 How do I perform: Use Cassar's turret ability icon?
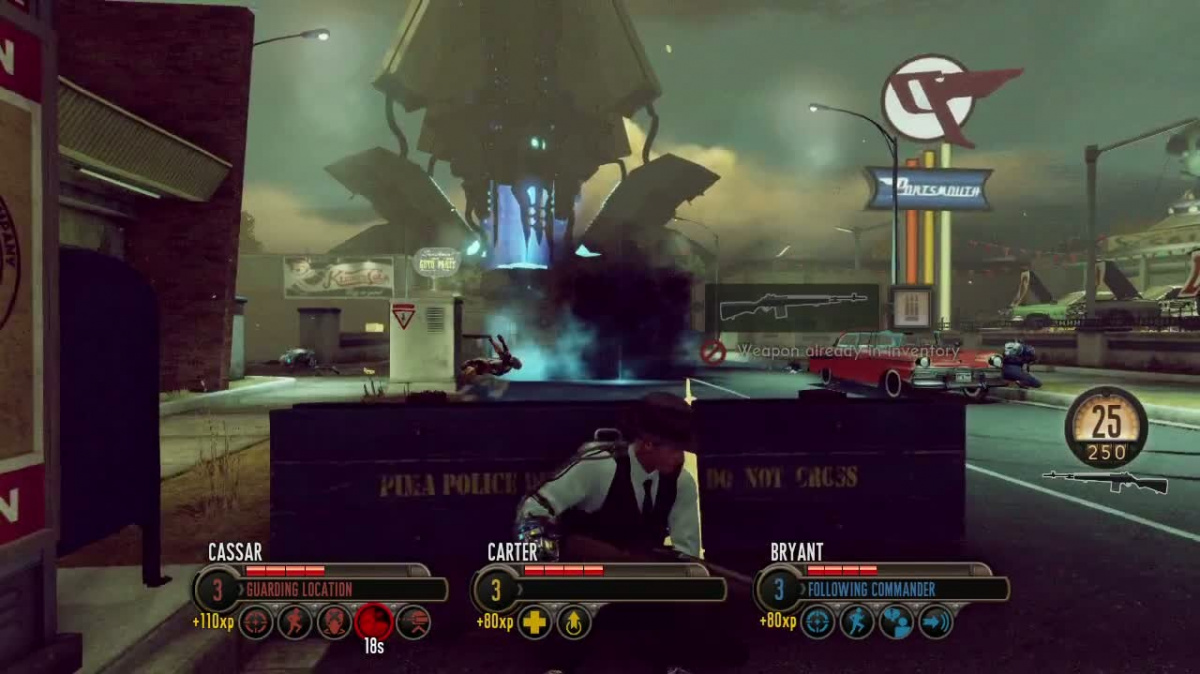pyautogui.click(x=334, y=621)
